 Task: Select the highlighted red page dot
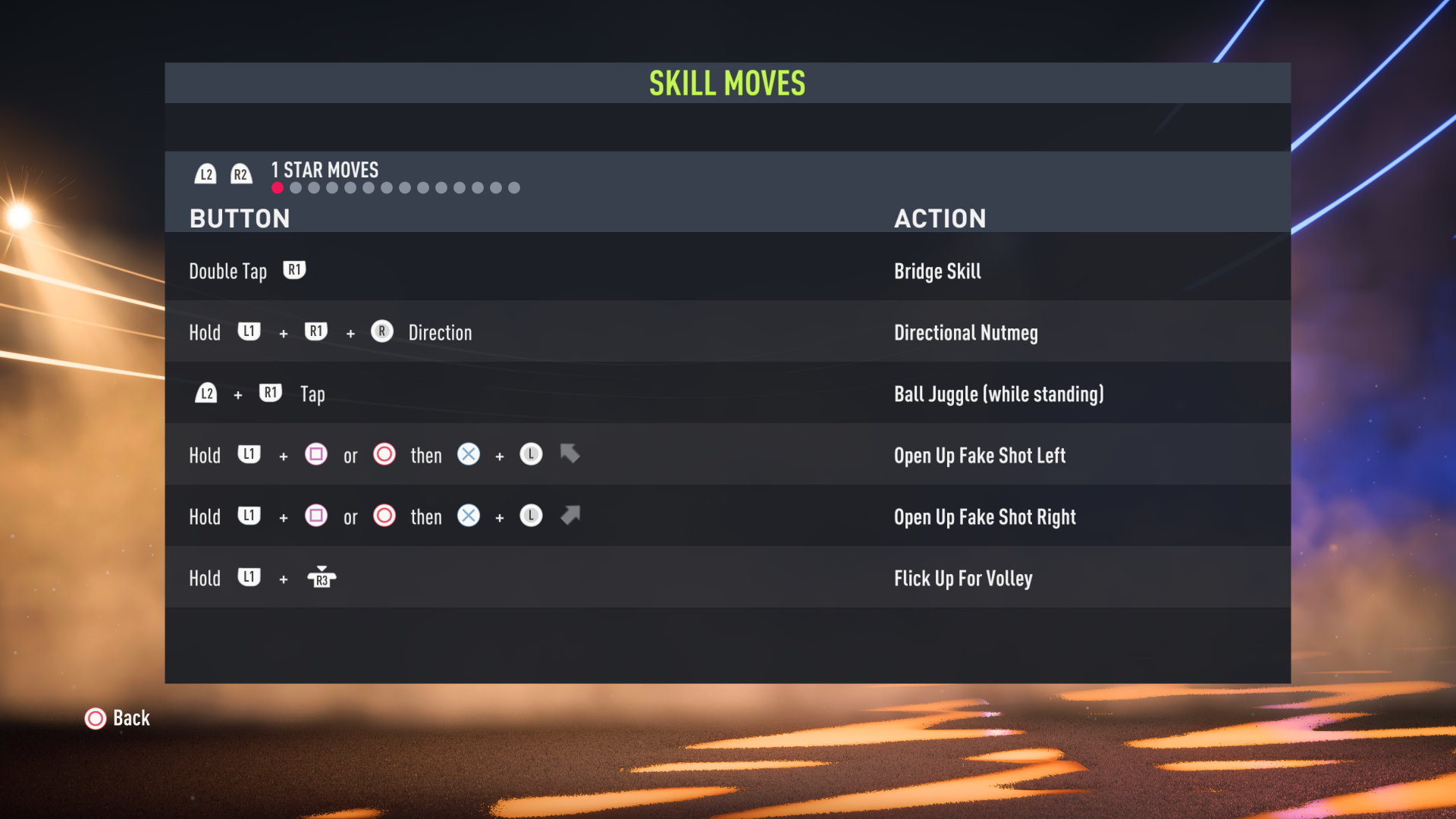pyautogui.click(x=276, y=187)
